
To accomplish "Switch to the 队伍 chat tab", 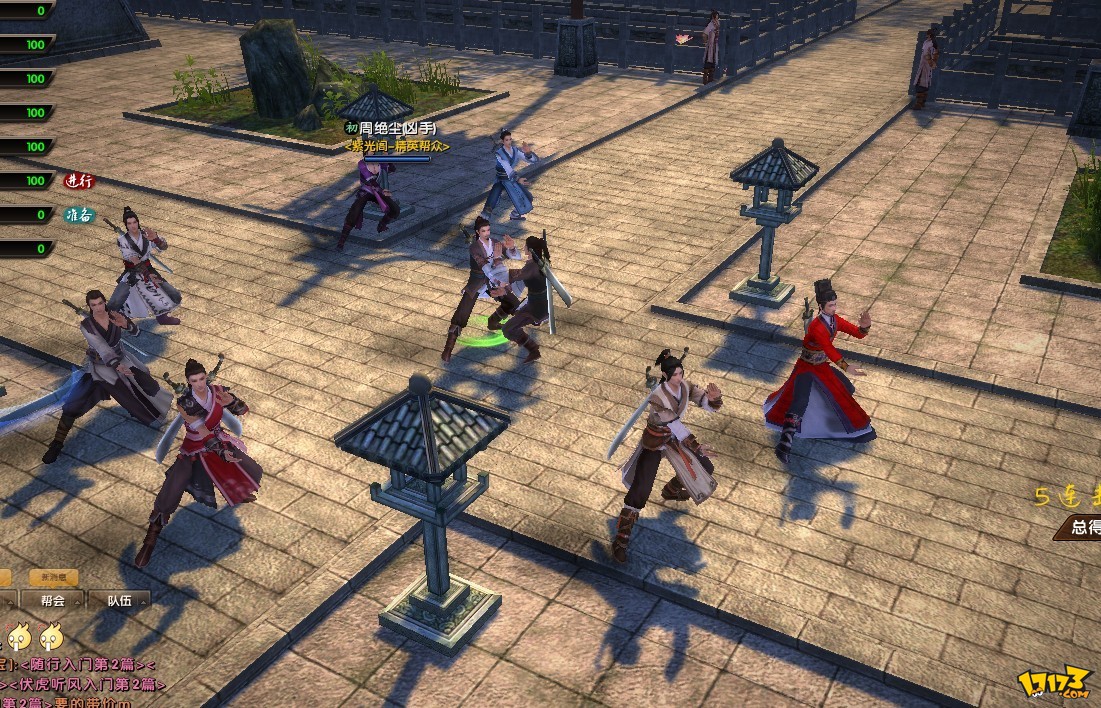I will [x=119, y=601].
